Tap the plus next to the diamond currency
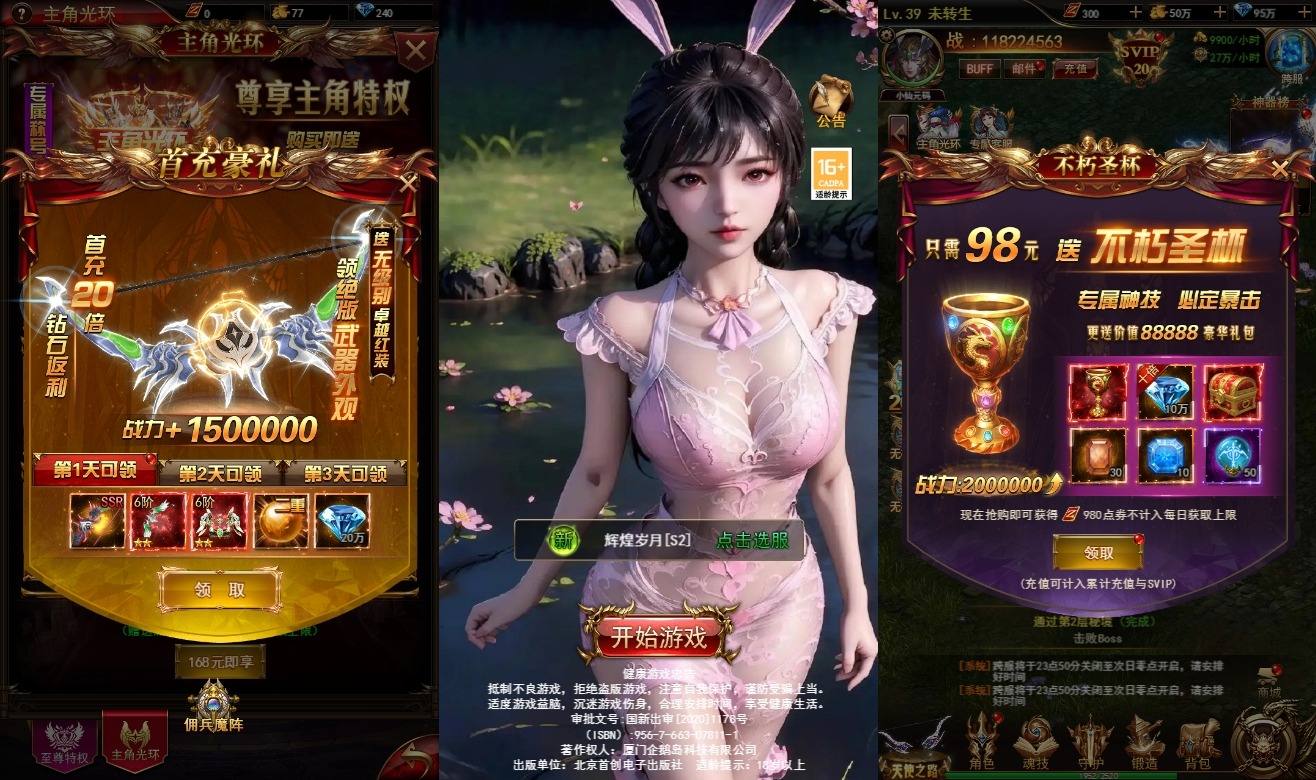This screenshot has width=1316, height=780. [x=1303, y=12]
